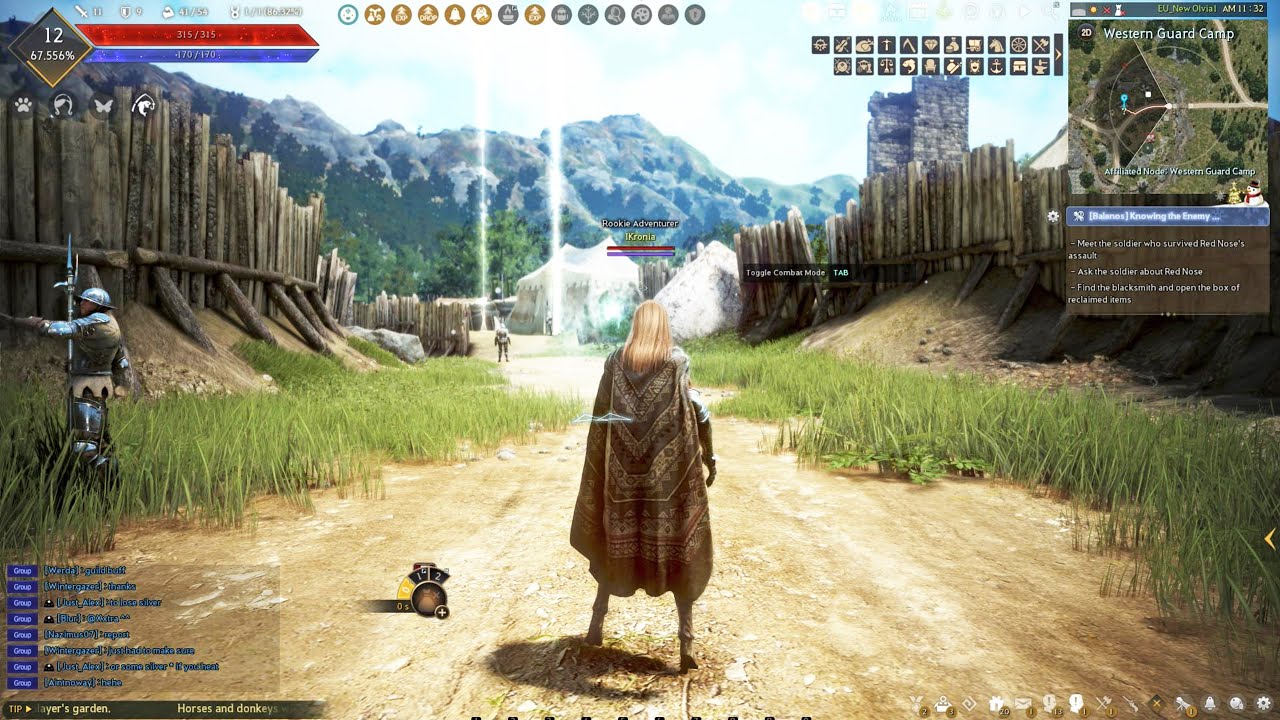The width and height of the screenshot is (1280, 720).
Task: Open the settings gear in bottom bar
Action: click(1264, 703)
